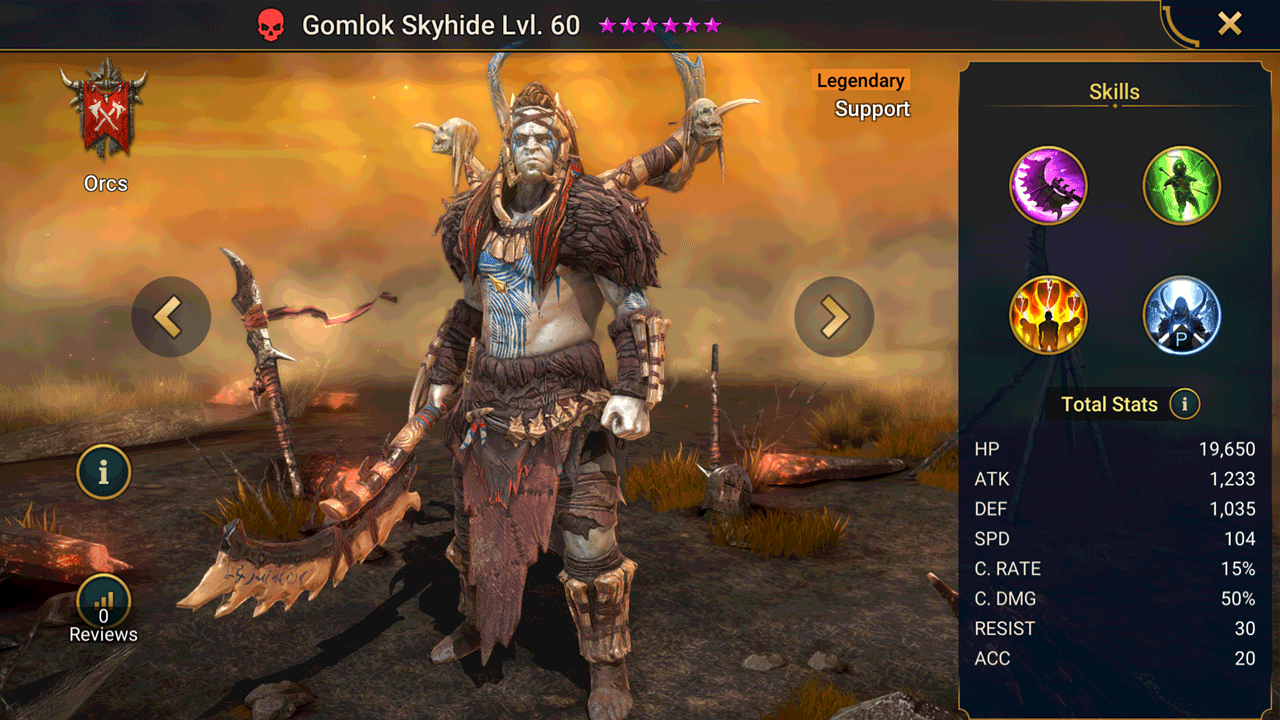The height and width of the screenshot is (720, 1280).
Task: Open the Total Stats info tooltip
Action: (x=1185, y=404)
